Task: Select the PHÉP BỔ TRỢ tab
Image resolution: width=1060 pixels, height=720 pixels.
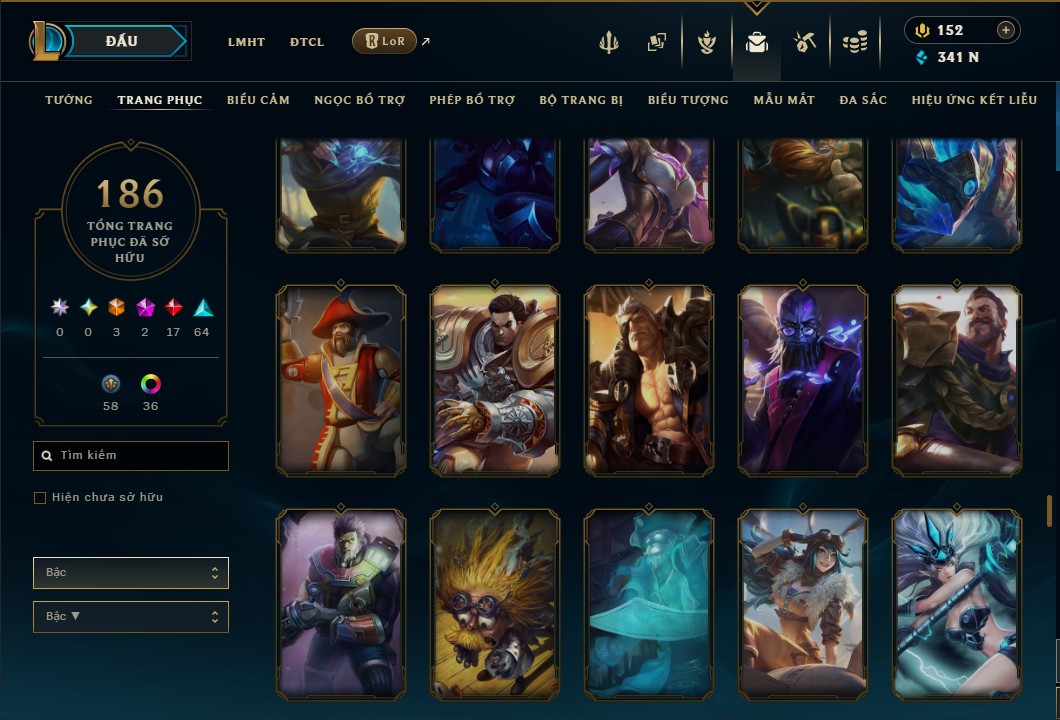Action: [472, 100]
